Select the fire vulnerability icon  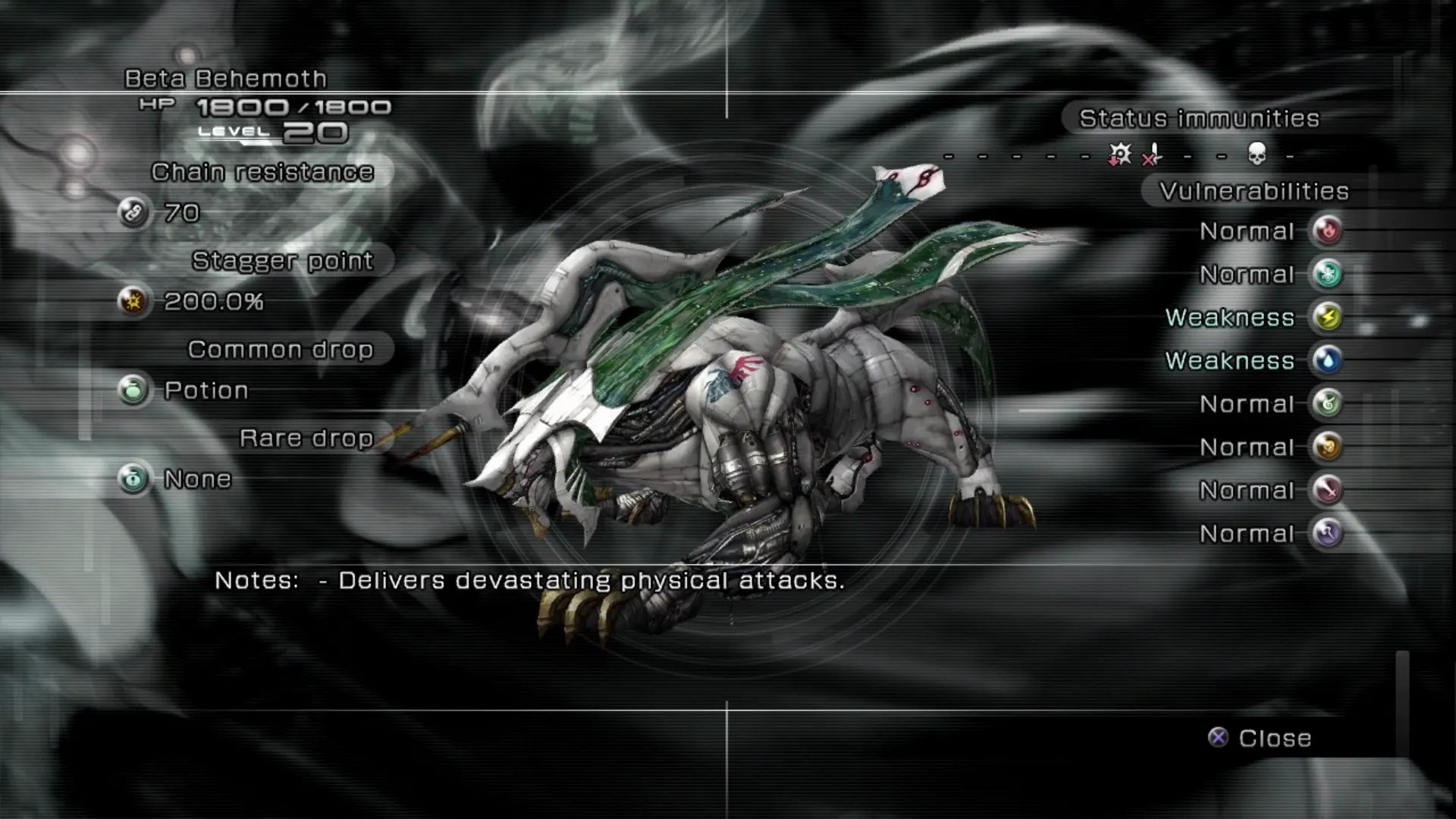point(1328,231)
